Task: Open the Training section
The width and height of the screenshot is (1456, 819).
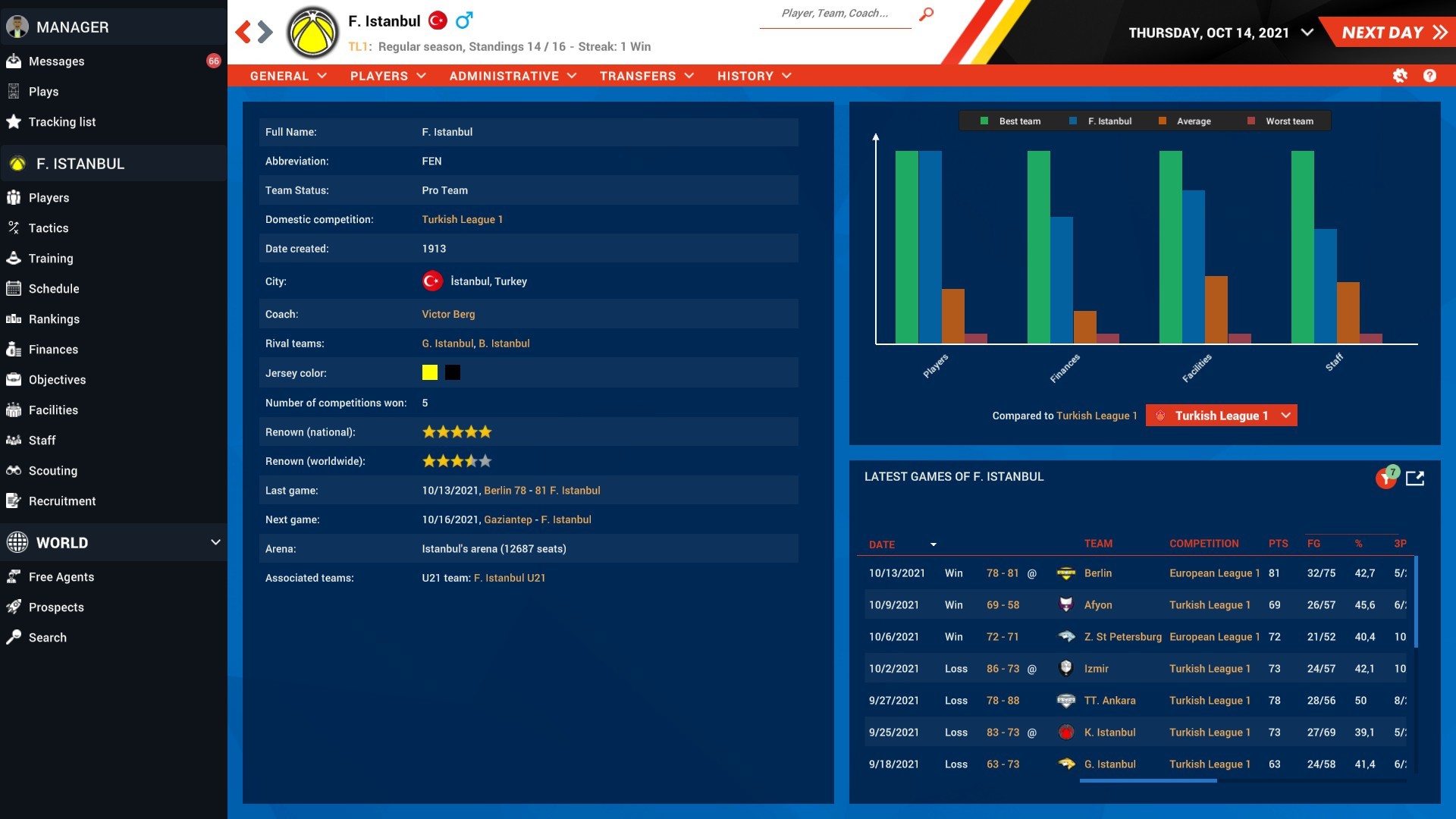Action: (51, 258)
